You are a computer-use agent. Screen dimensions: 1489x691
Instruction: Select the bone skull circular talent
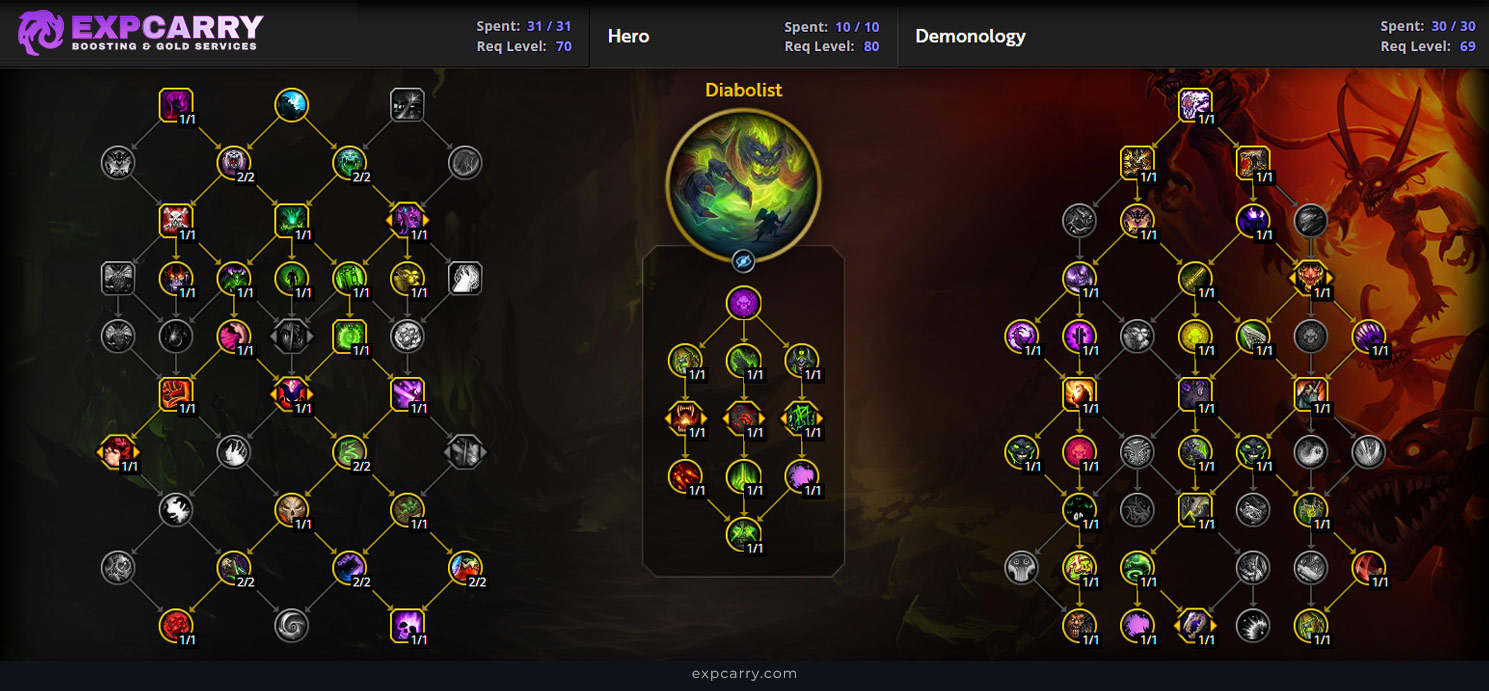click(291, 510)
